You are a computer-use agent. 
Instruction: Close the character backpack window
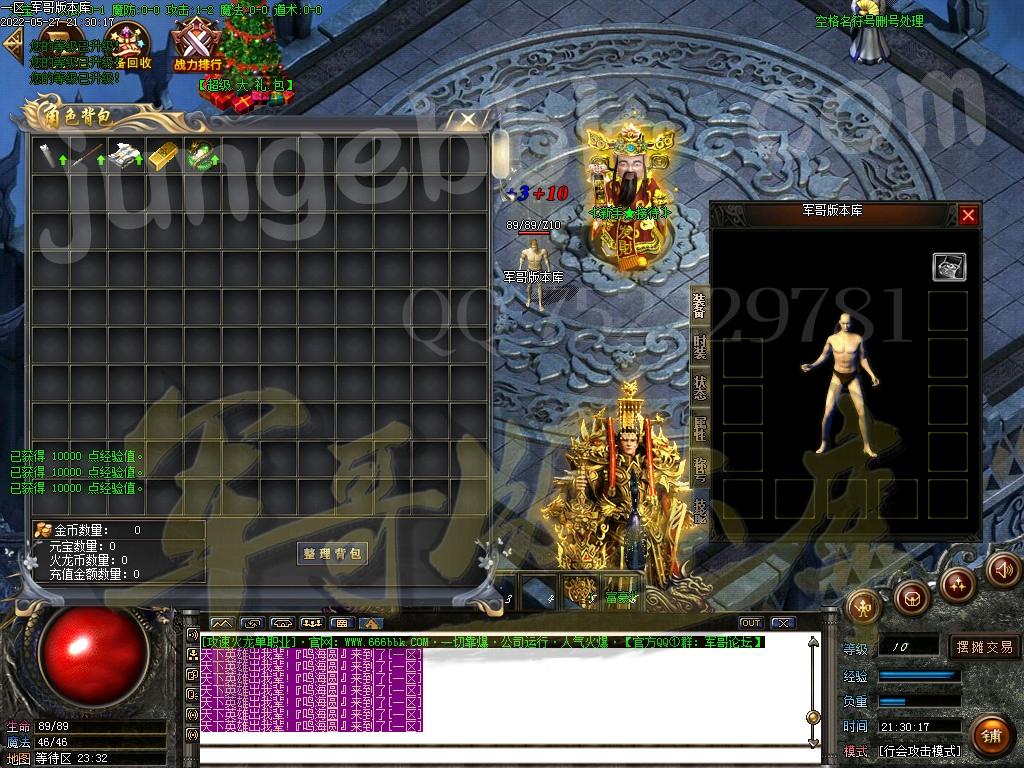pos(467,120)
